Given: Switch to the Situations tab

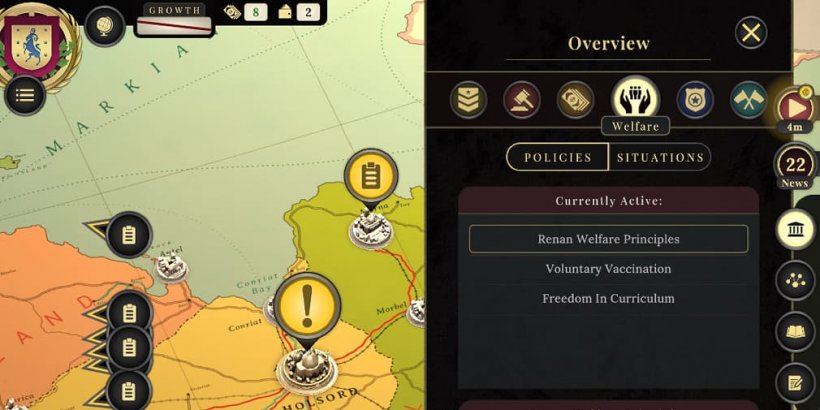Looking at the screenshot, I should click(660, 157).
